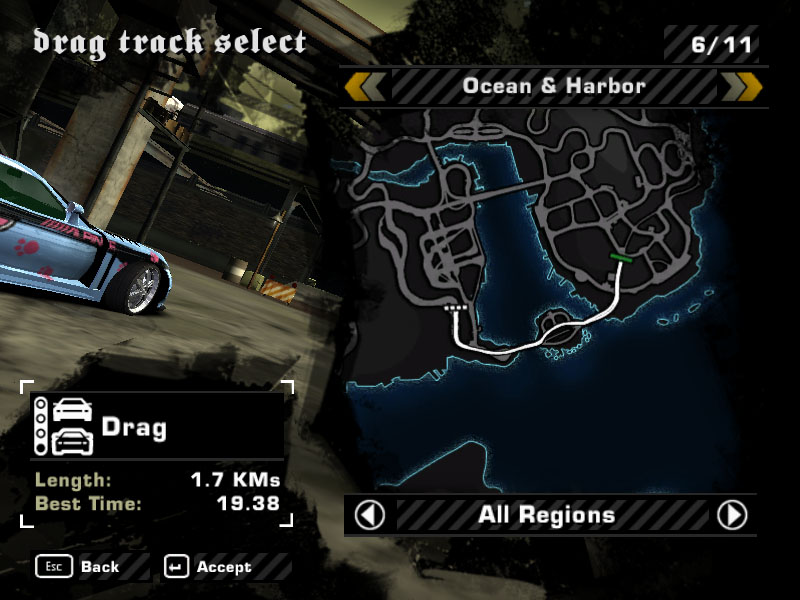Screen dimensions: 800x600
Task: Go to the previous drag track
Action: coord(366,86)
